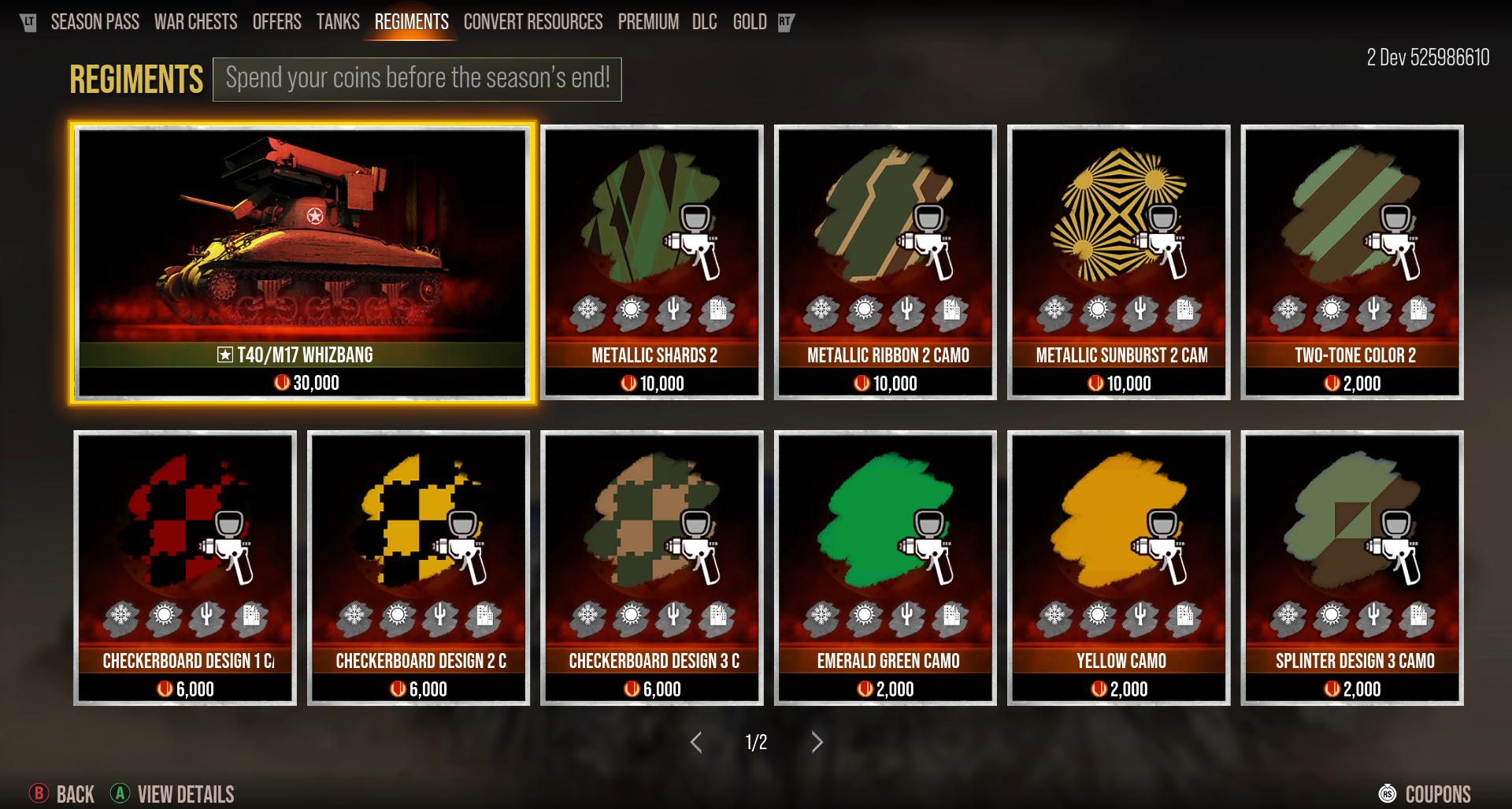1512x809 pixels.
Task: Switch to the War Chests tab
Action: [x=195, y=22]
